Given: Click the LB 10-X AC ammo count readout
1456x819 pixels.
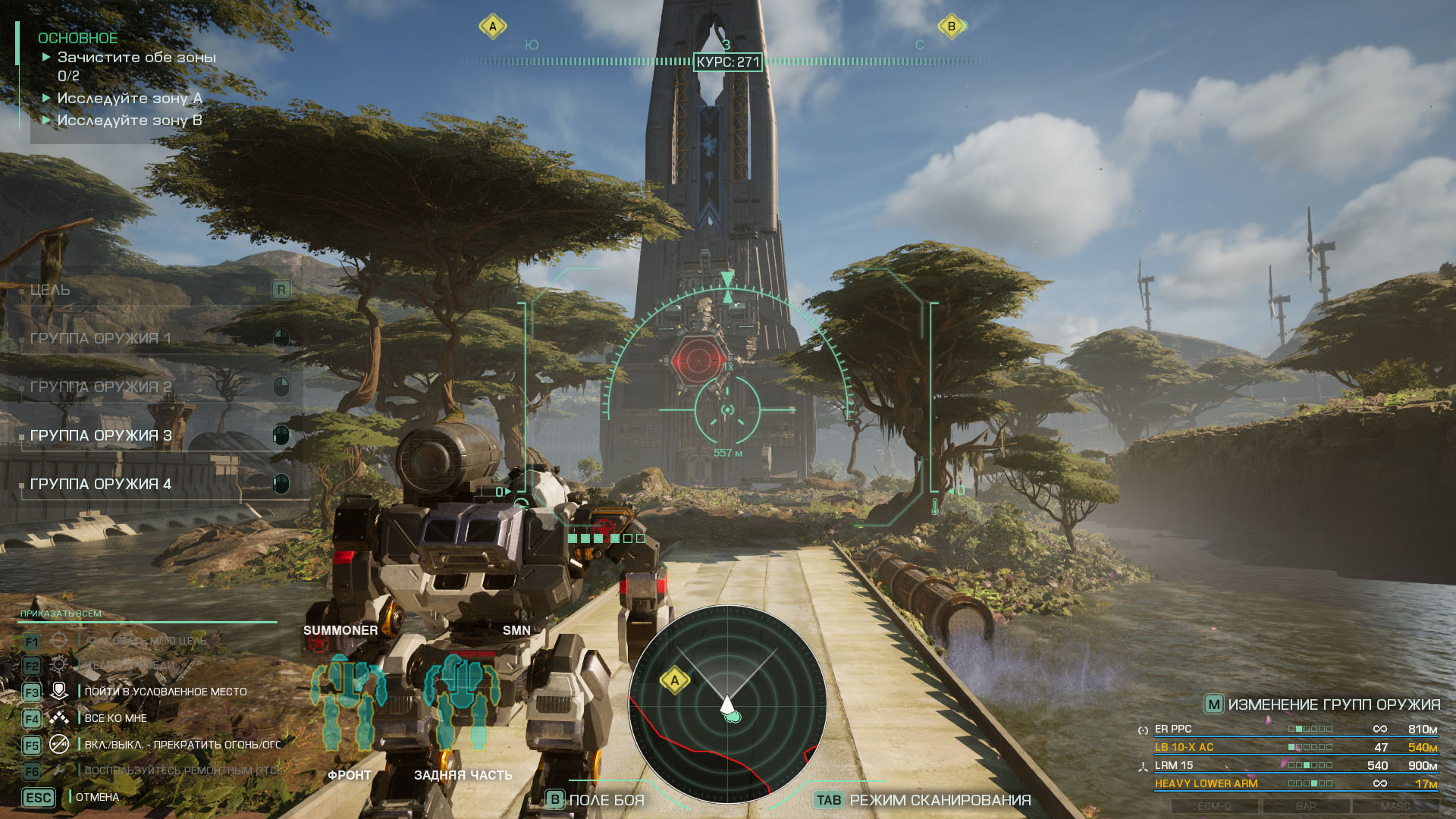Looking at the screenshot, I should [x=1380, y=748].
